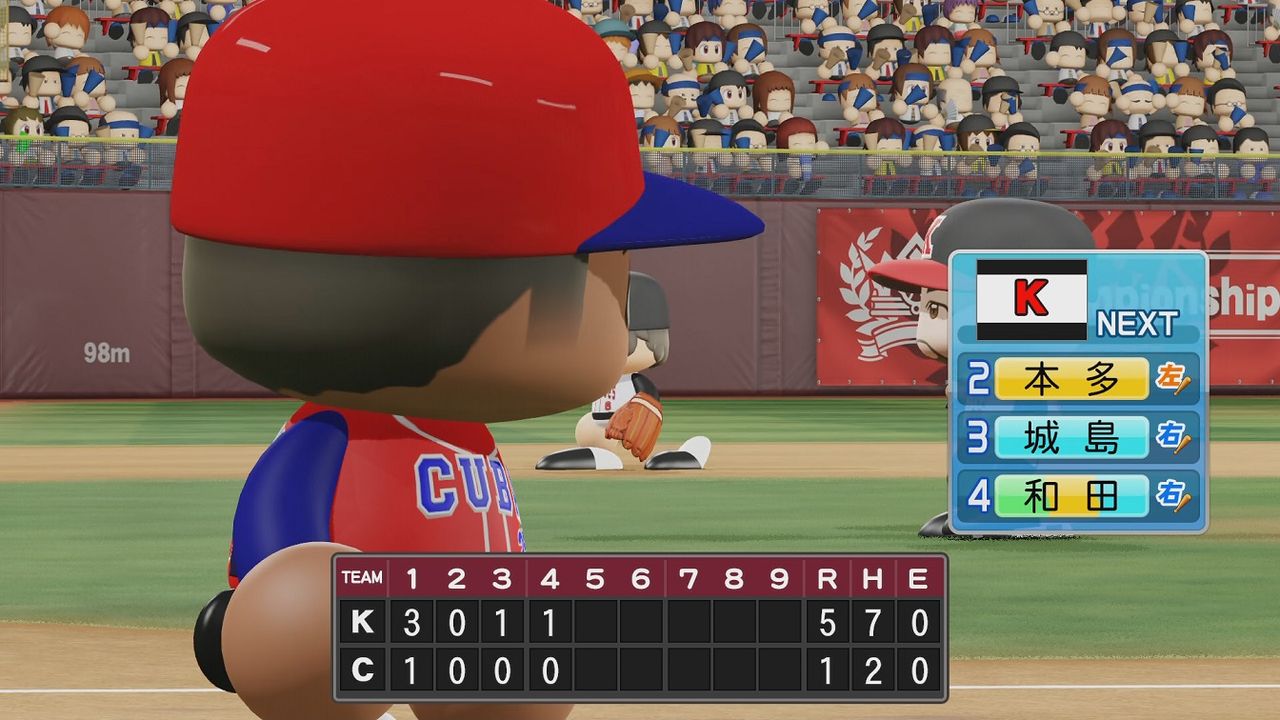Choose batter 城島 in the upcoming order
Screen dimensions: 1280x720
pos(1071,437)
